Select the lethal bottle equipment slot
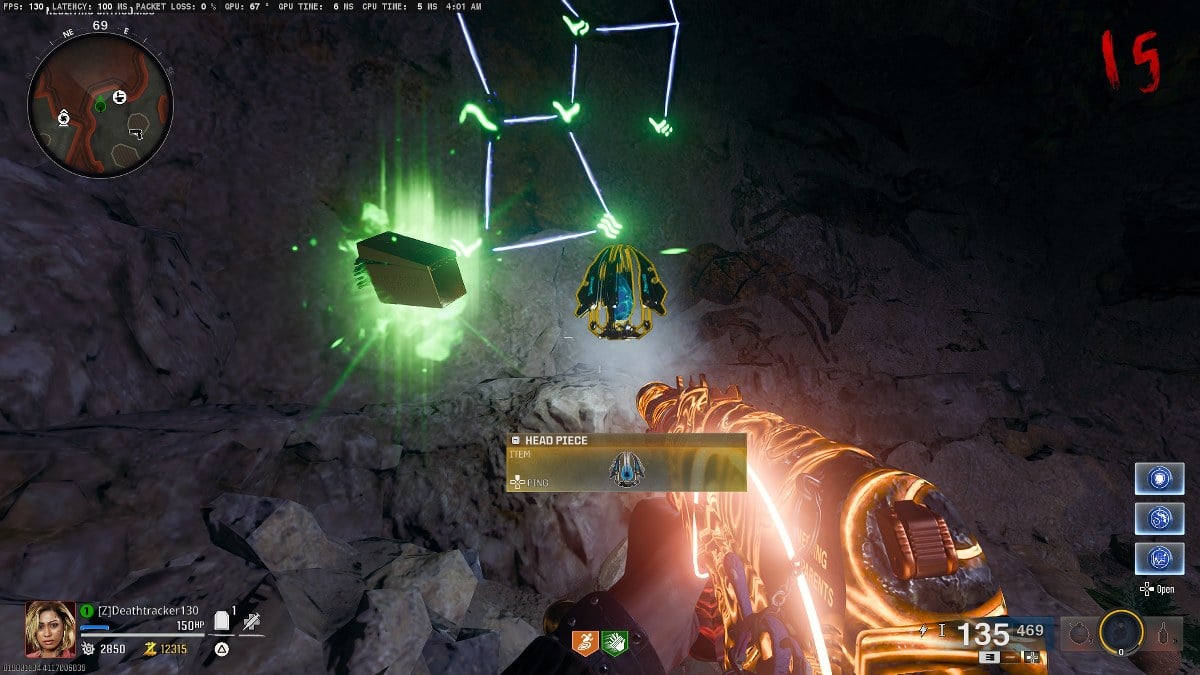This screenshot has width=1200, height=675. coord(1163,633)
